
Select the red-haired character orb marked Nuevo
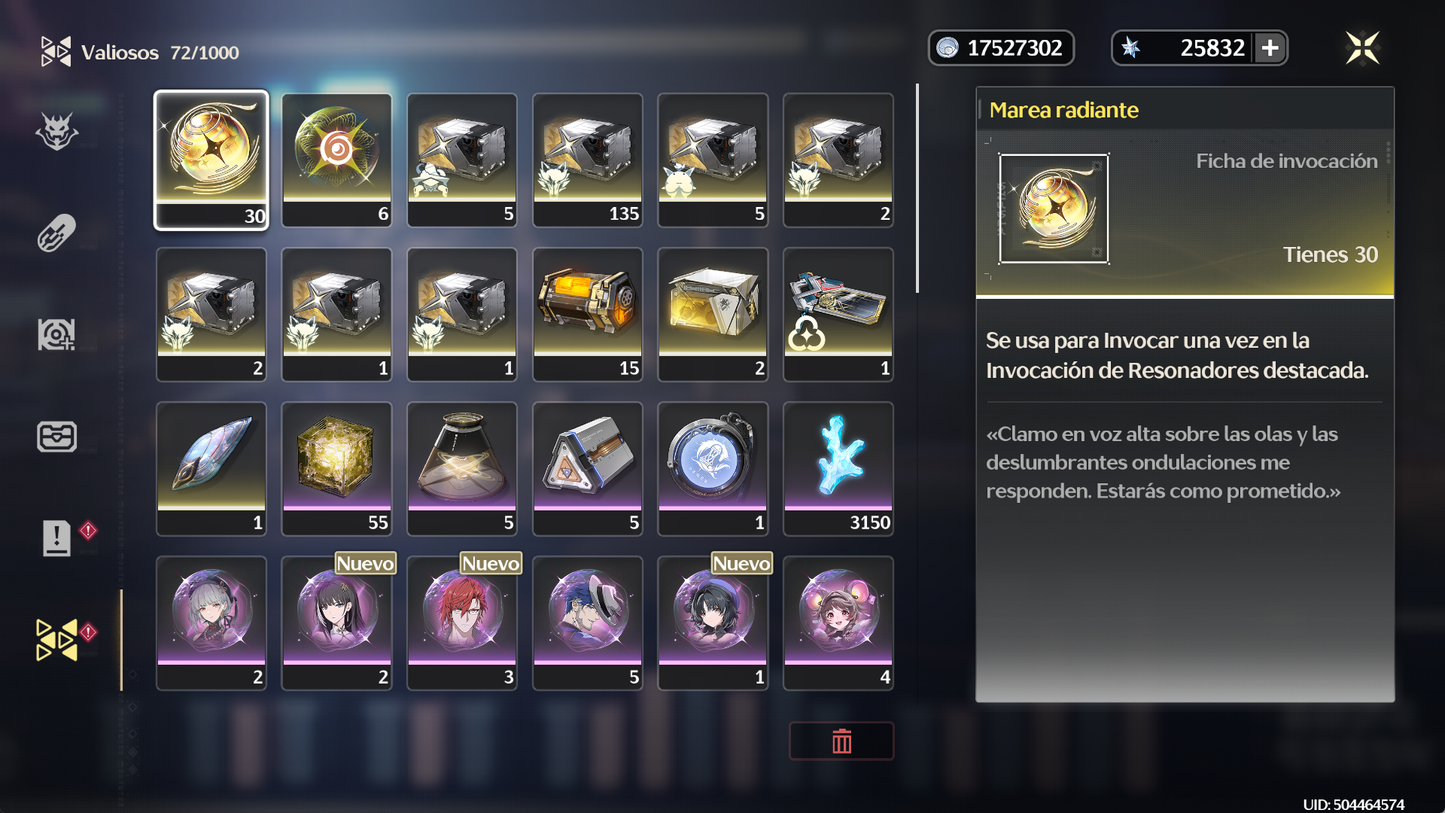462,622
